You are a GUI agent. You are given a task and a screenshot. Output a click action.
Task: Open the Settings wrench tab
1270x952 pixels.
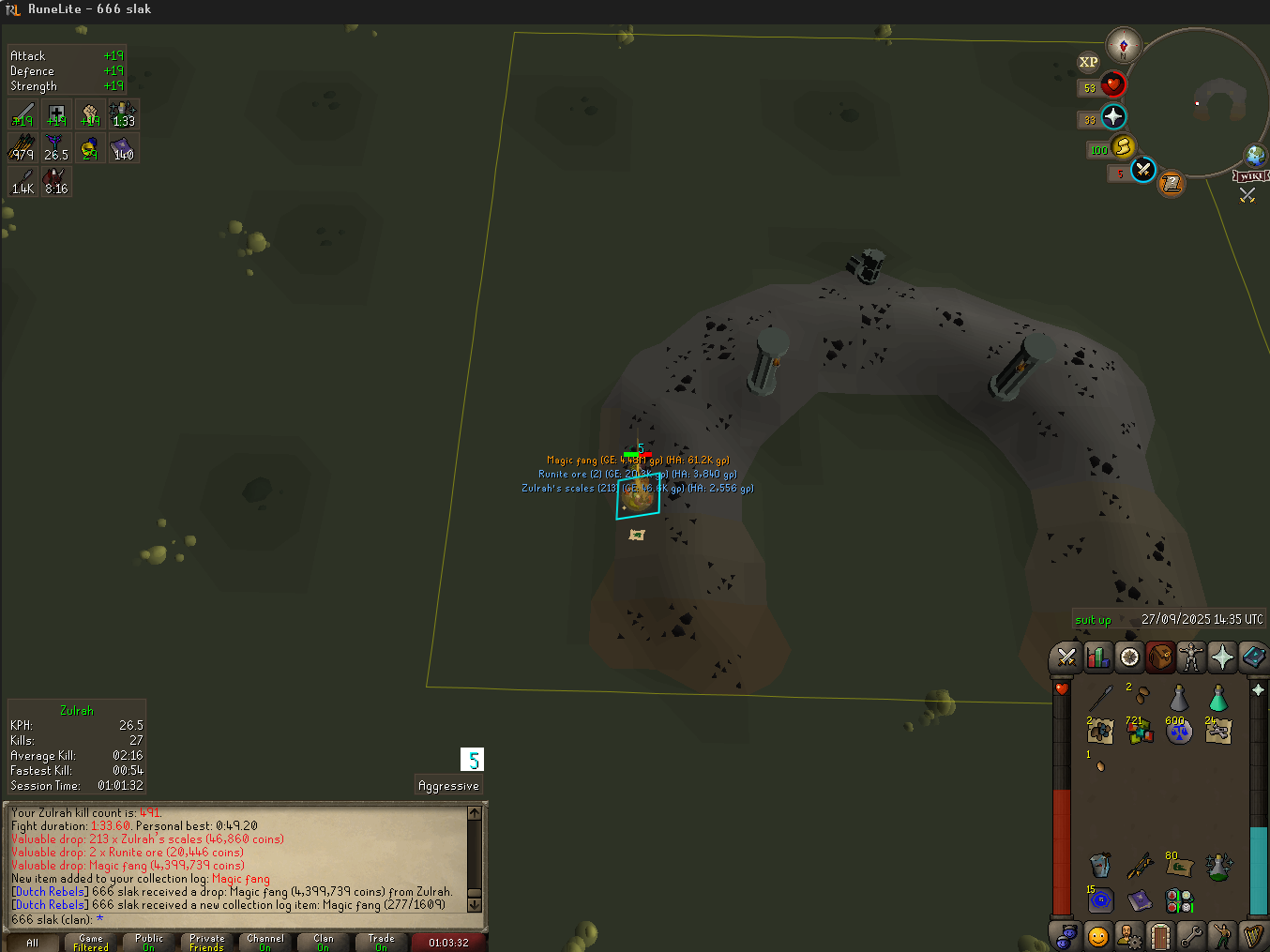[1190, 935]
